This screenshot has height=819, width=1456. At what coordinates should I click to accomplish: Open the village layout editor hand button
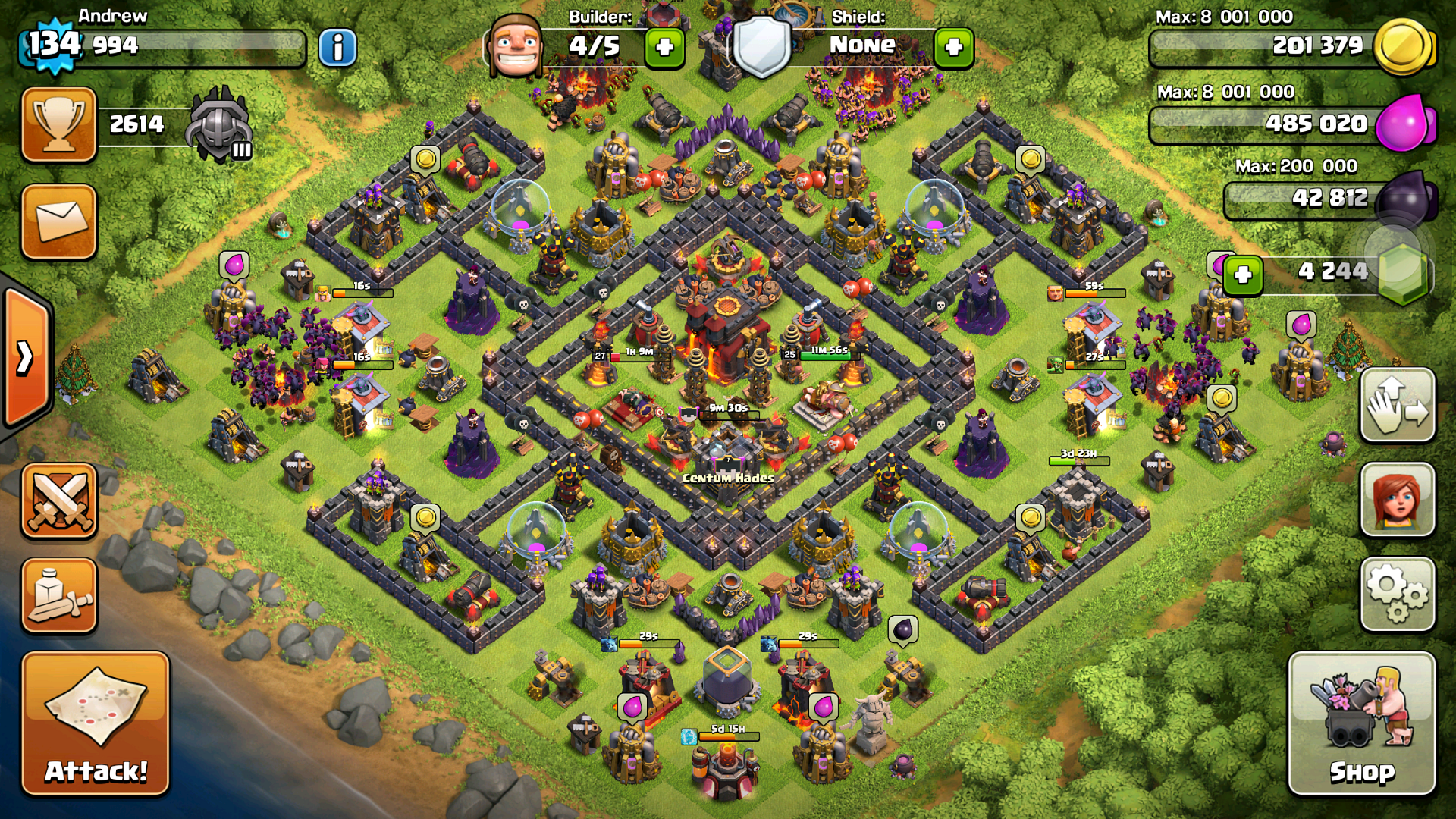[1398, 405]
